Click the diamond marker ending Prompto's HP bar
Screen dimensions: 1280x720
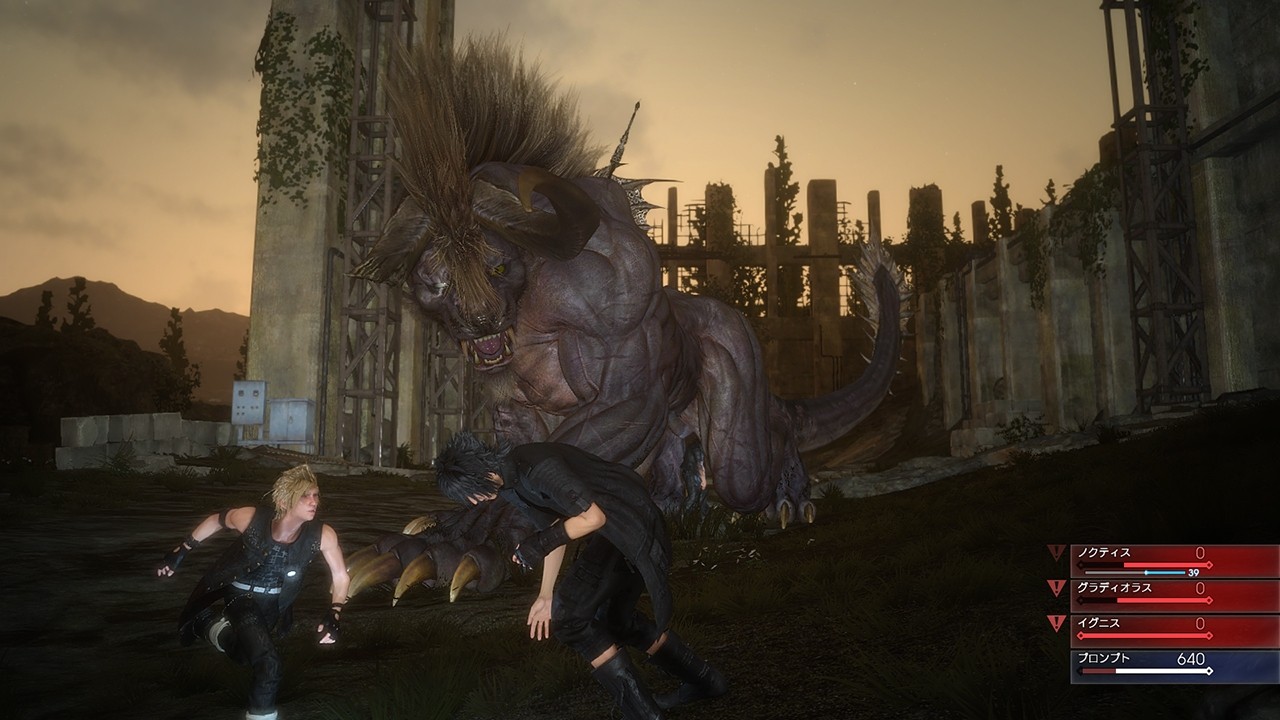1209,670
